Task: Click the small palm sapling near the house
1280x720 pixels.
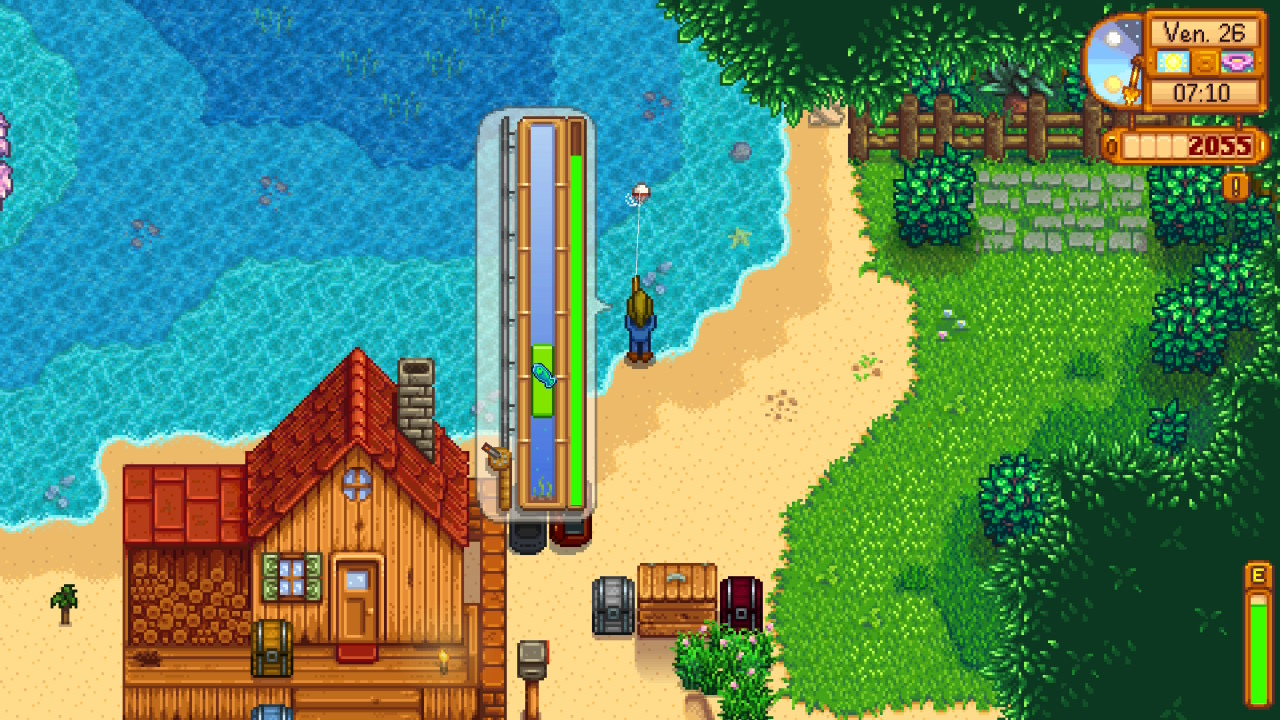Action: point(63,602)
